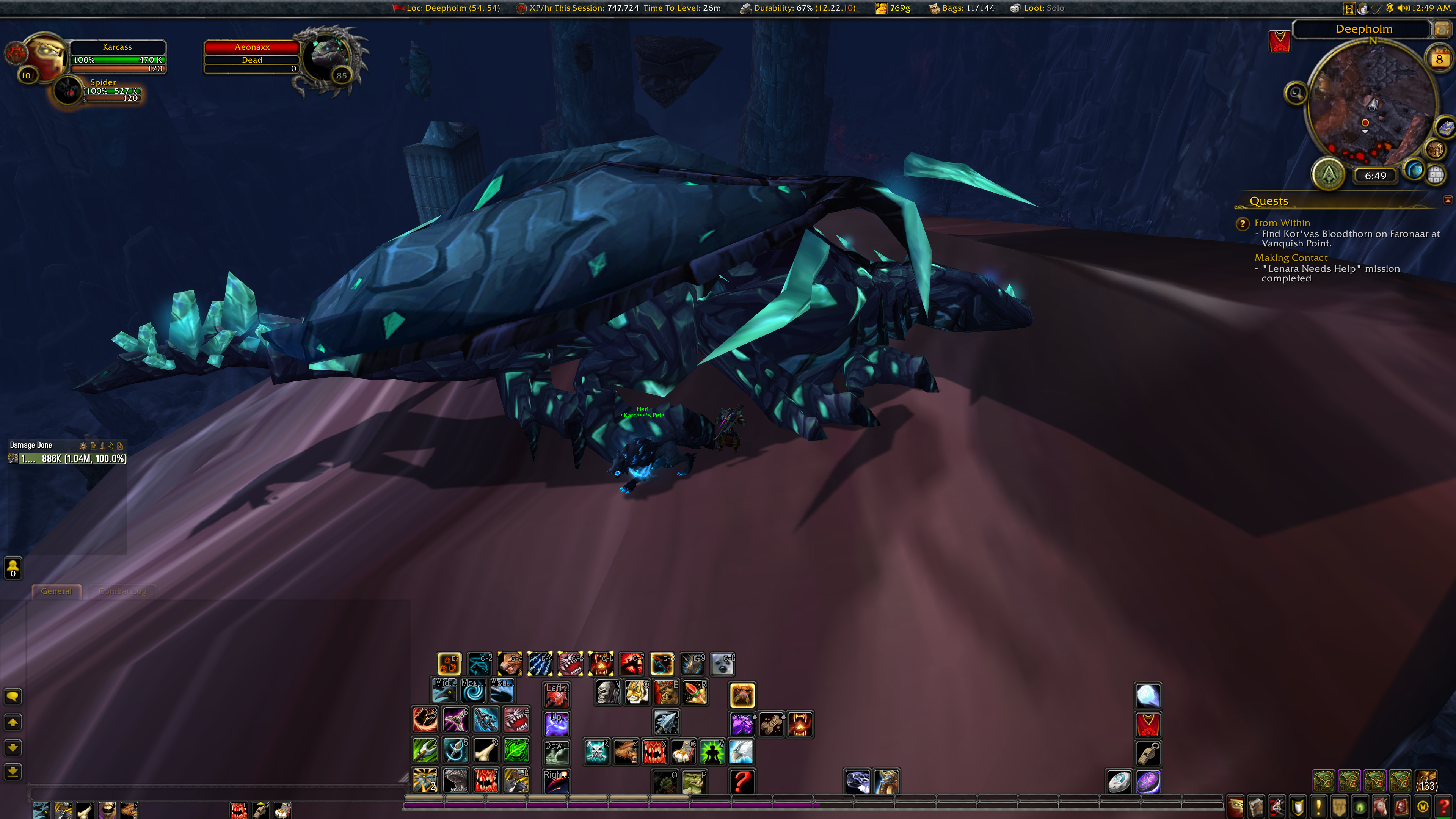Open the mounts collection horse icon

[1380, 806]
